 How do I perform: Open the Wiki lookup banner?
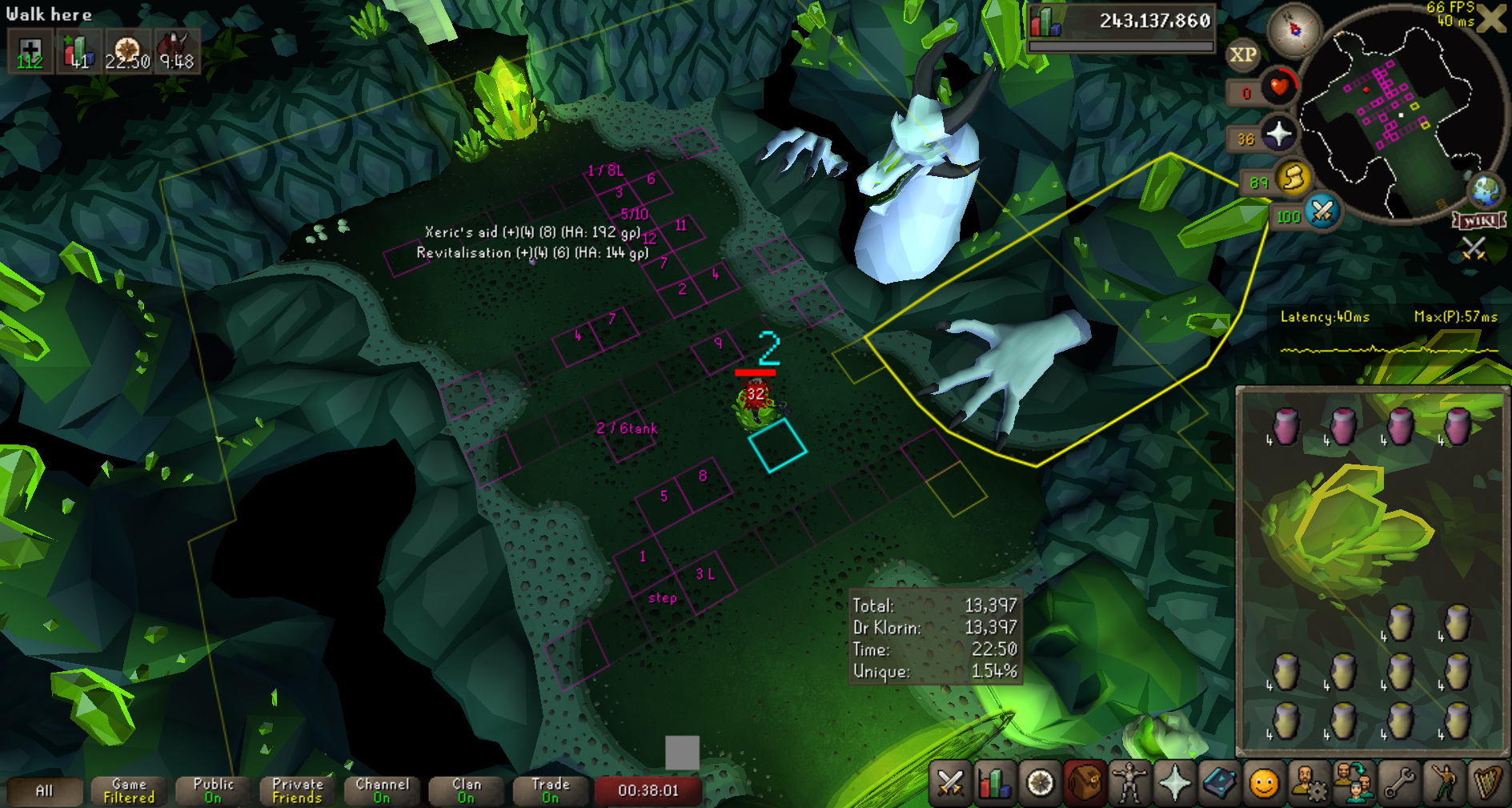(x=1479, y=220)
